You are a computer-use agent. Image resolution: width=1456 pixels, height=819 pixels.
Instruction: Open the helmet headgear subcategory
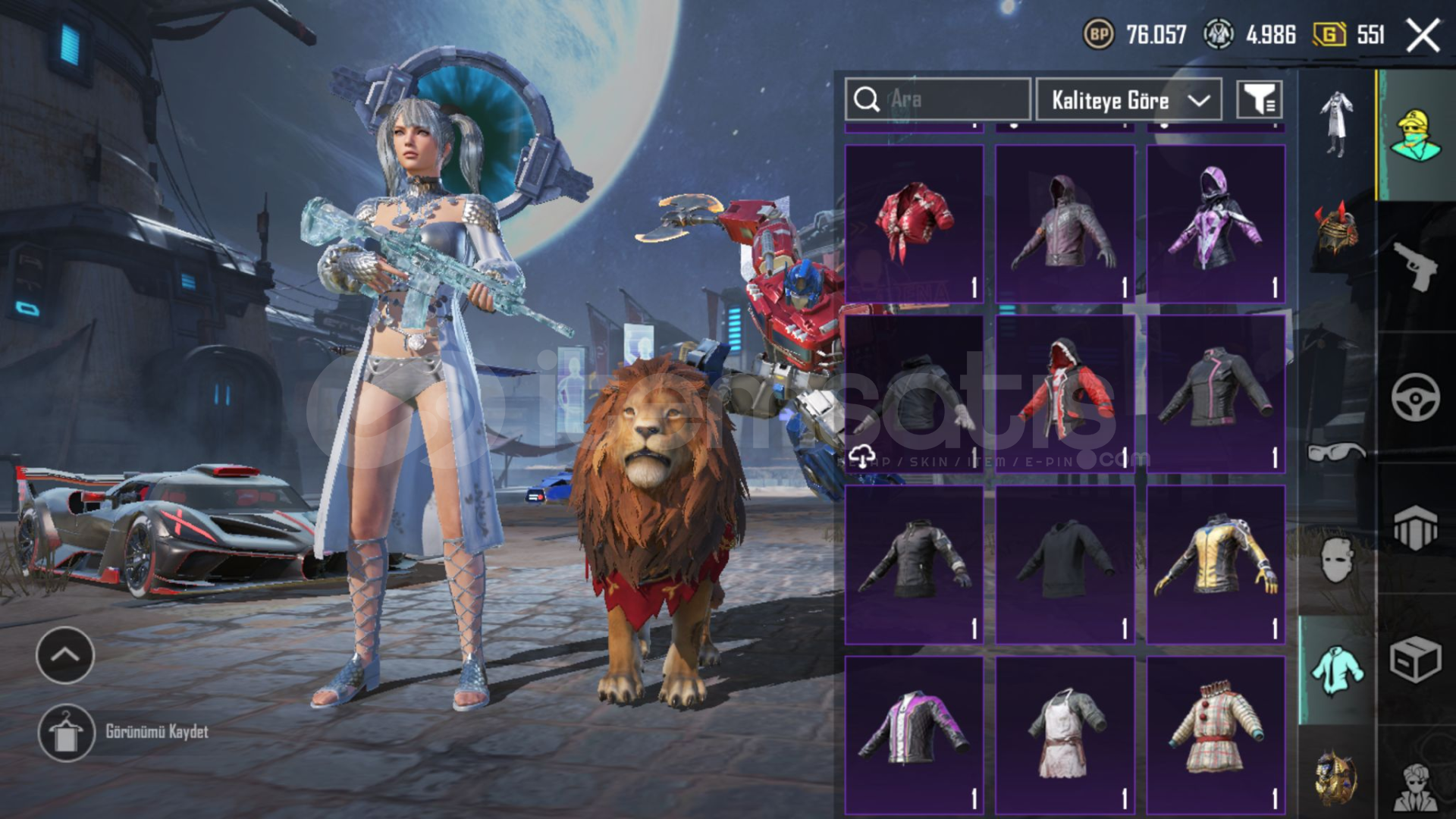(x=1336, y=231)
